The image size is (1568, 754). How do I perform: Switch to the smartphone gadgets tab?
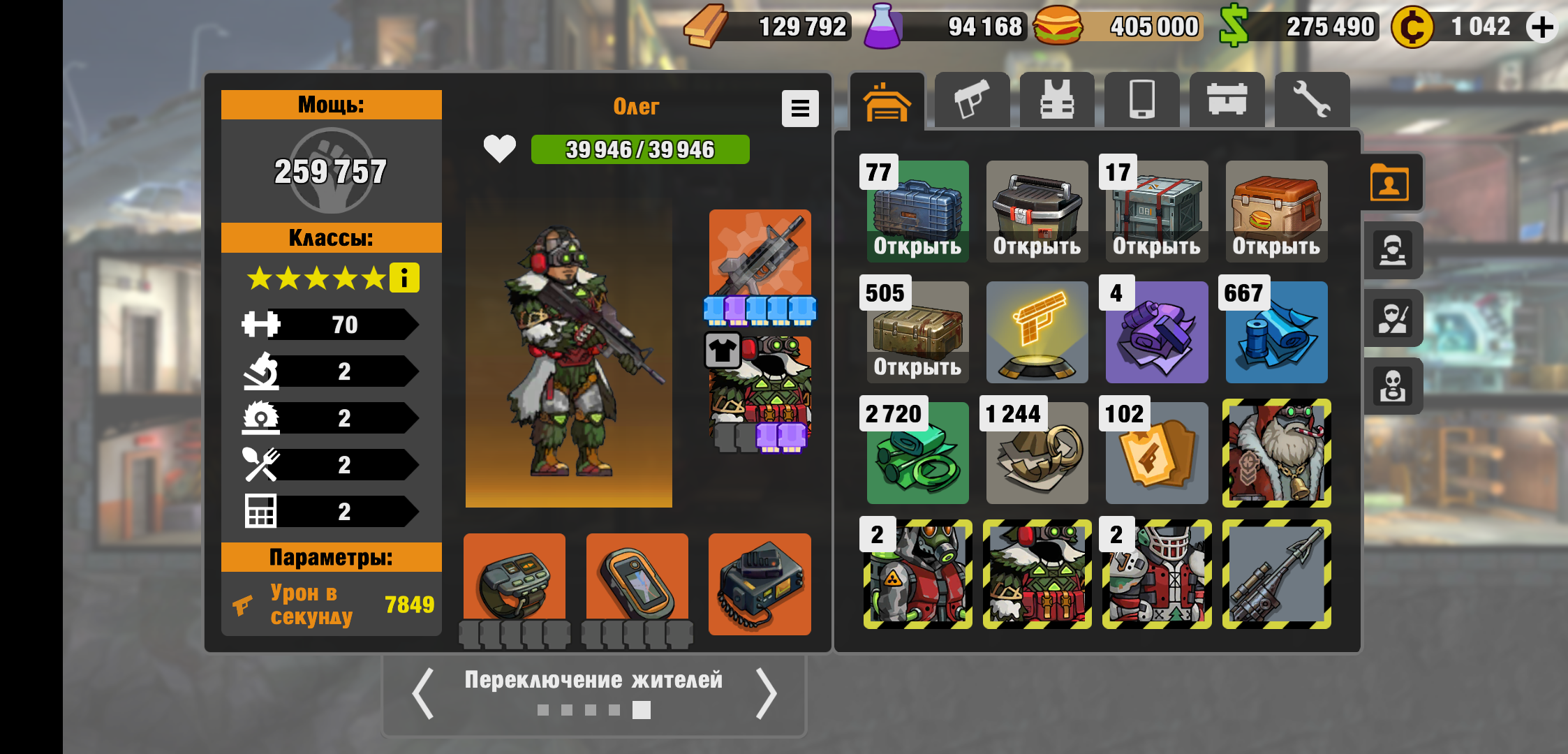pos(1142,101)
